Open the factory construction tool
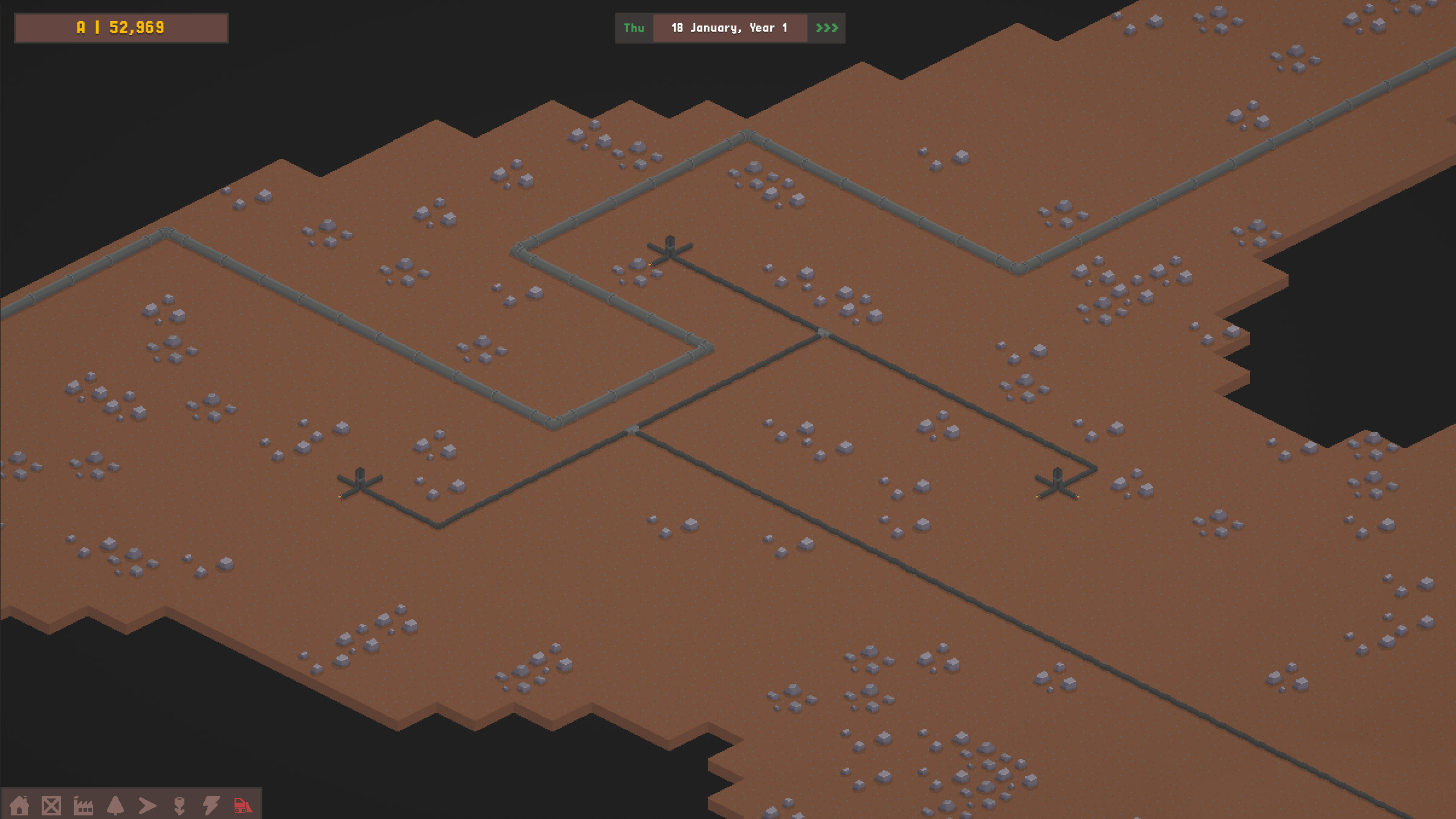Image resolution: width=1456 pixels, height=819 pixels. 84,805
